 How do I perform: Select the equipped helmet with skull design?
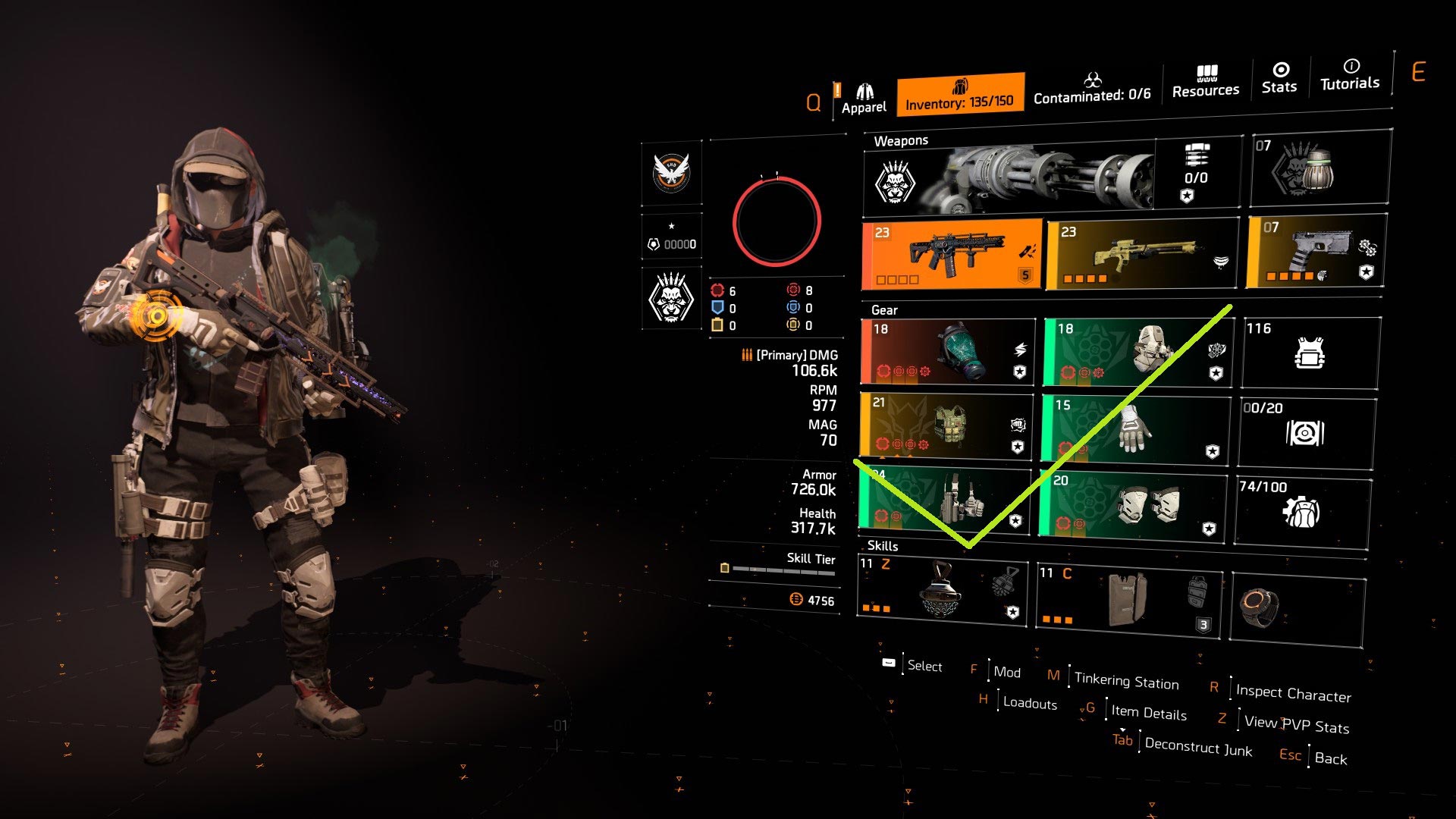(x=1137, y=353)
